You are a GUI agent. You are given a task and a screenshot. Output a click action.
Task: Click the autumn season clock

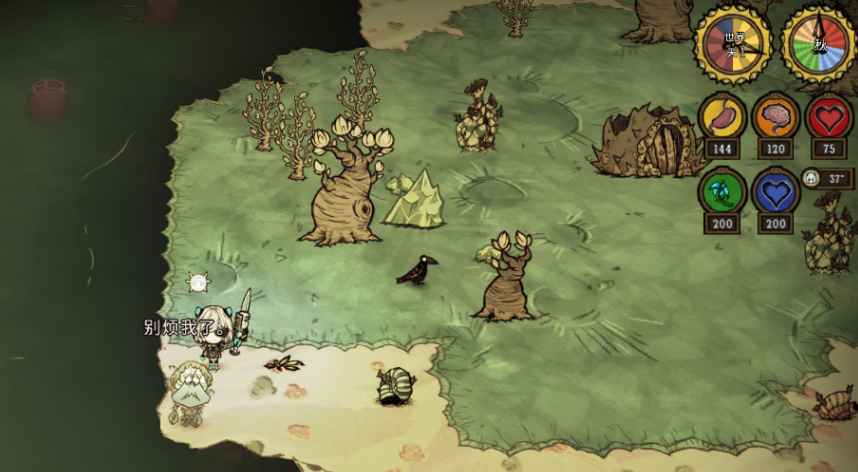tap(818, 44)
